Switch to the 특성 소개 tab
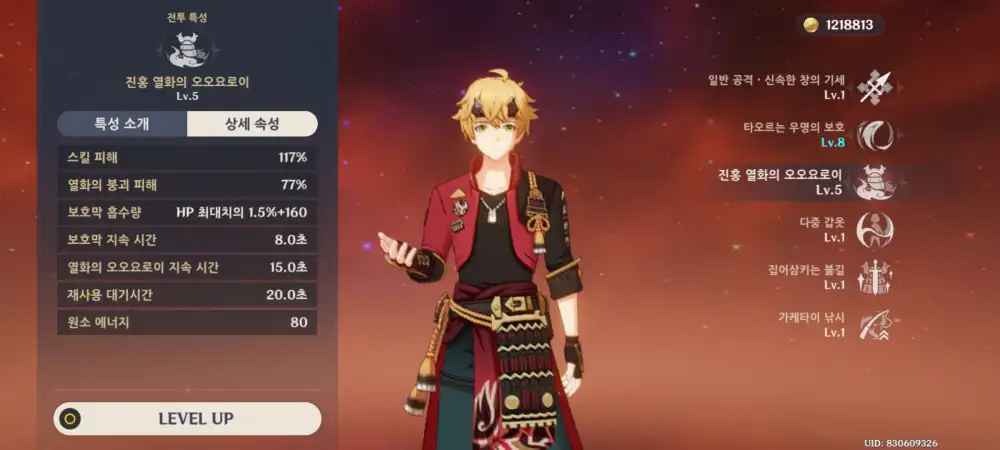 [122, 124]
